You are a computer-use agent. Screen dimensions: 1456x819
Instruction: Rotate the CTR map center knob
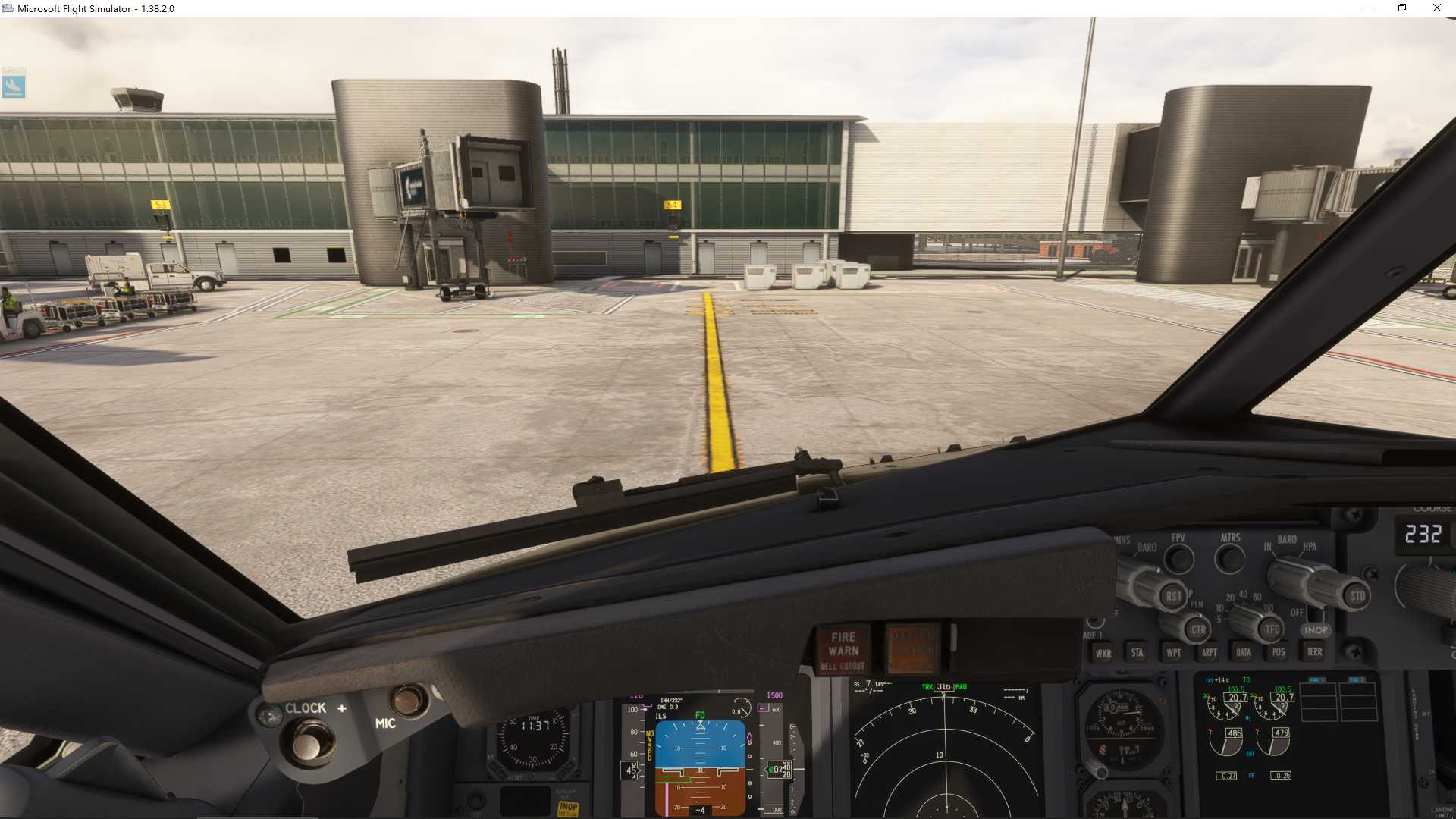coord(1197,630)
